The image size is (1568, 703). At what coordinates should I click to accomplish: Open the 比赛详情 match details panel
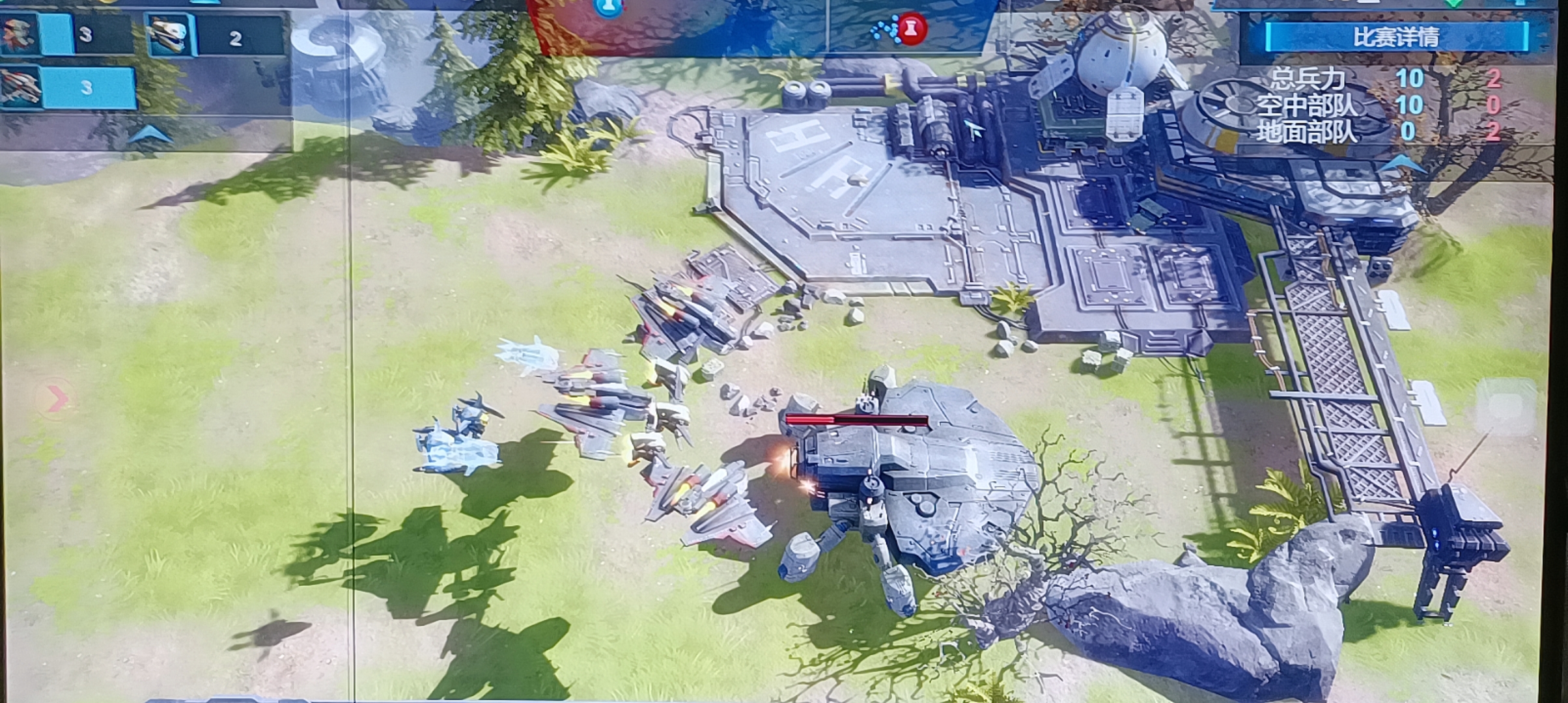pos(1396,36)
